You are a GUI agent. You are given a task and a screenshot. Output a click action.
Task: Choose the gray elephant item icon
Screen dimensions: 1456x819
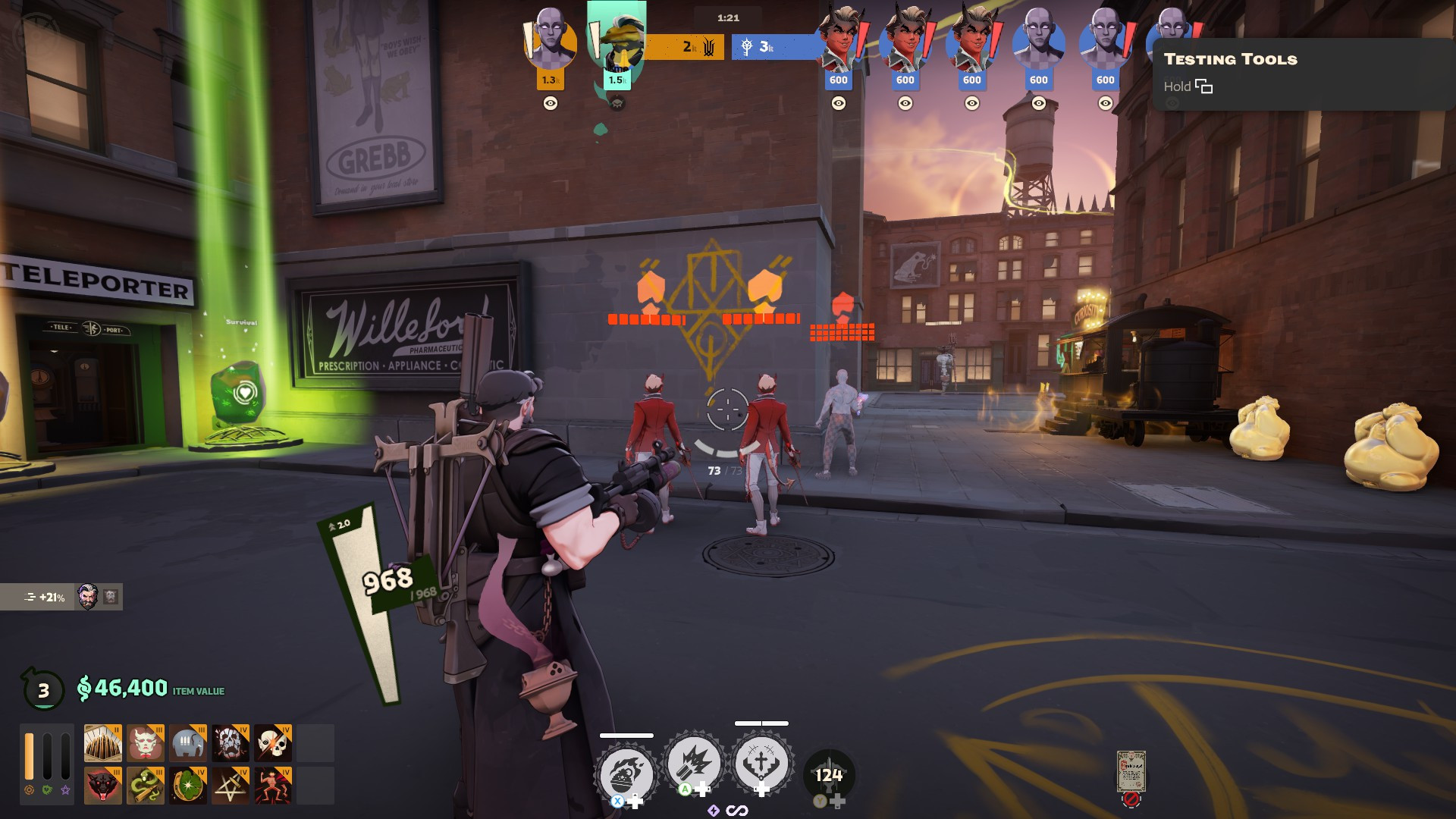(x=188, y=743)
